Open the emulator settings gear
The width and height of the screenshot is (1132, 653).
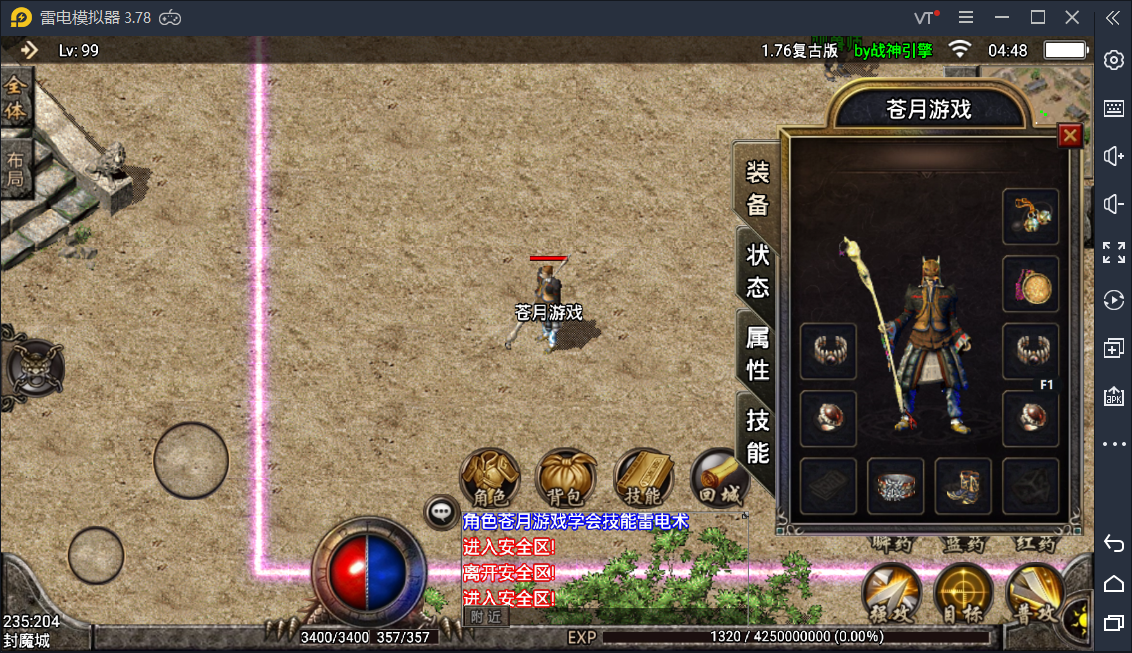coord(1113,61)
